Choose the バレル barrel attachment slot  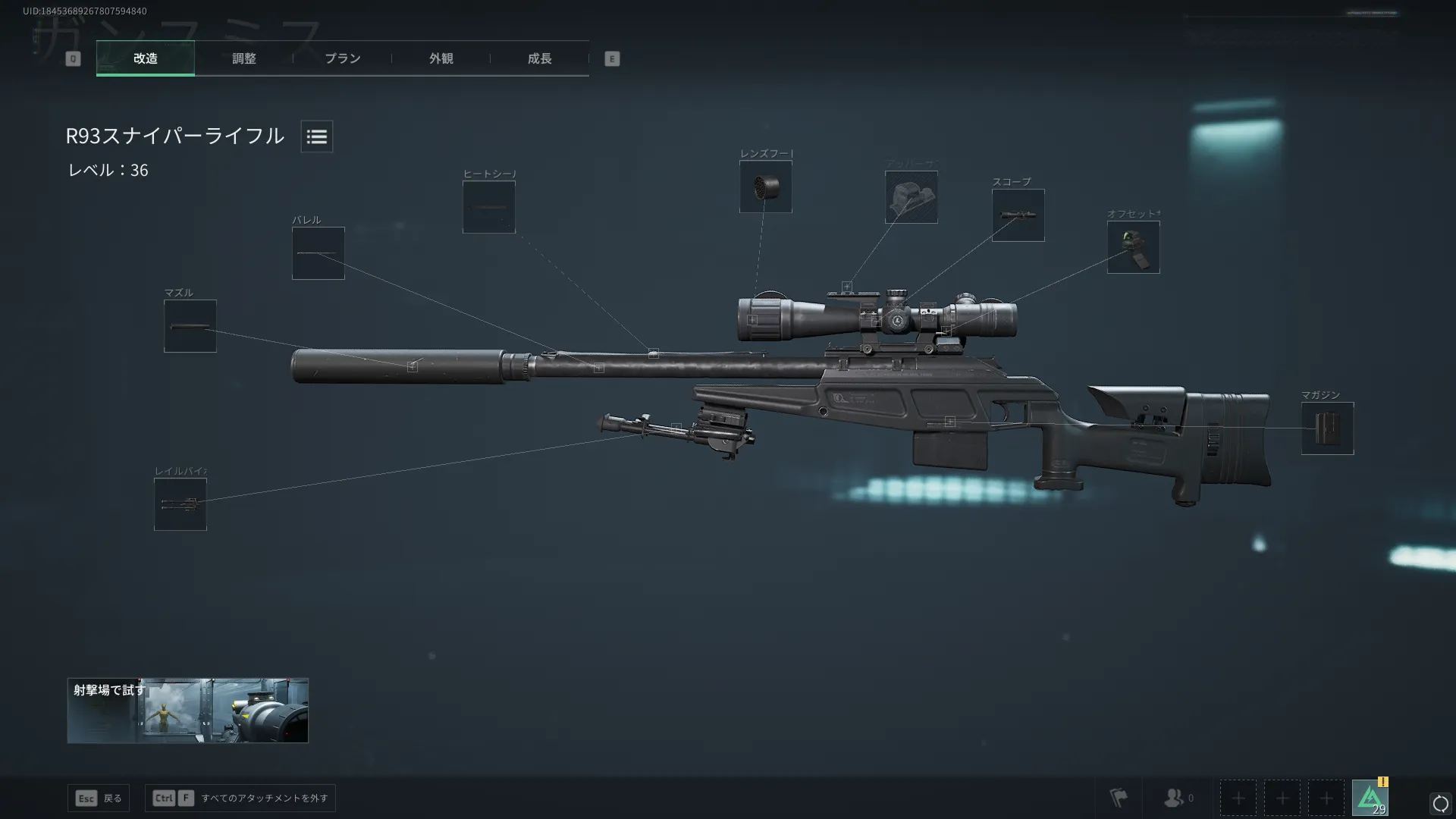click(x=318, y=253)
